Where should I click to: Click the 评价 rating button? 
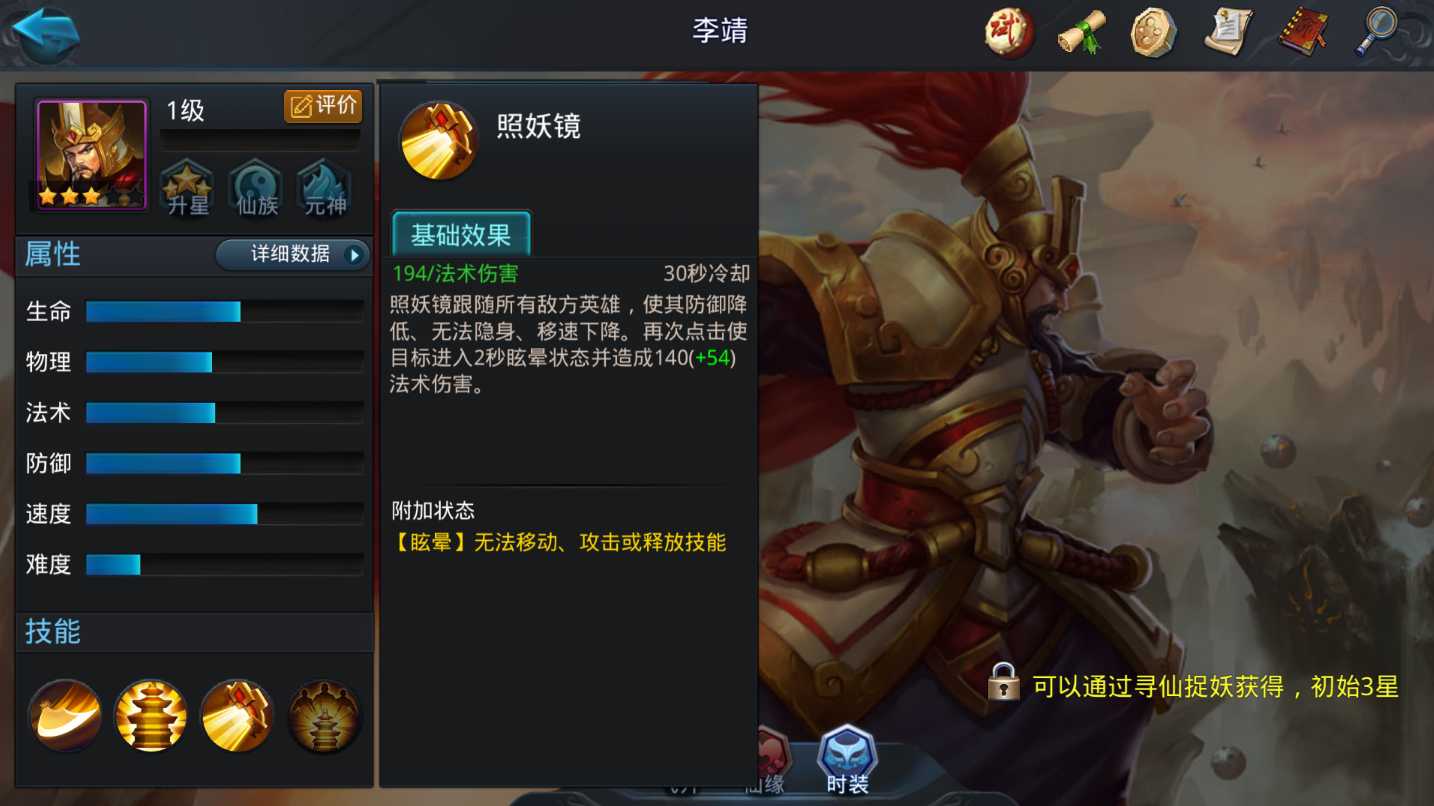pos(323,105)
